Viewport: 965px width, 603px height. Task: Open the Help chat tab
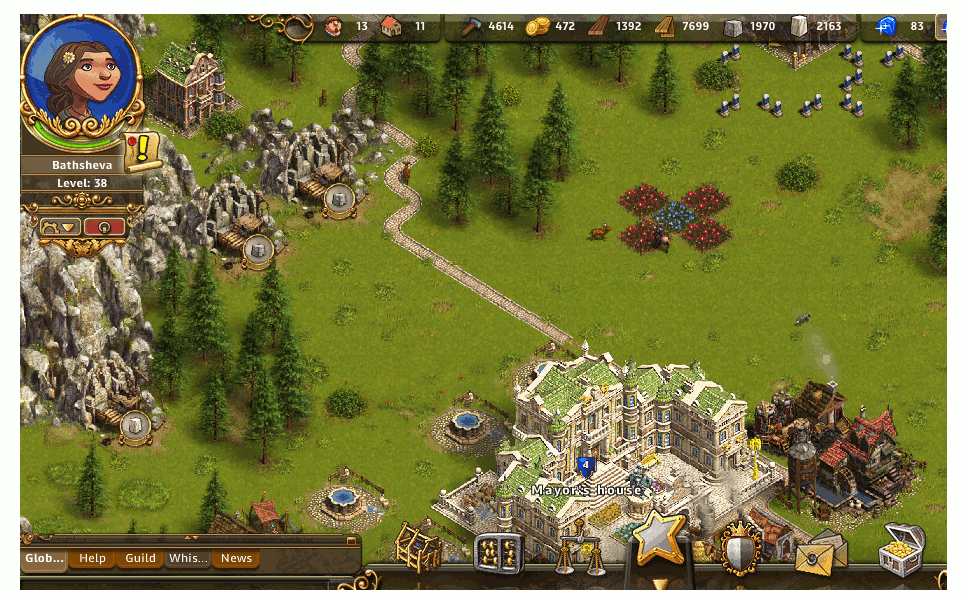92,558
